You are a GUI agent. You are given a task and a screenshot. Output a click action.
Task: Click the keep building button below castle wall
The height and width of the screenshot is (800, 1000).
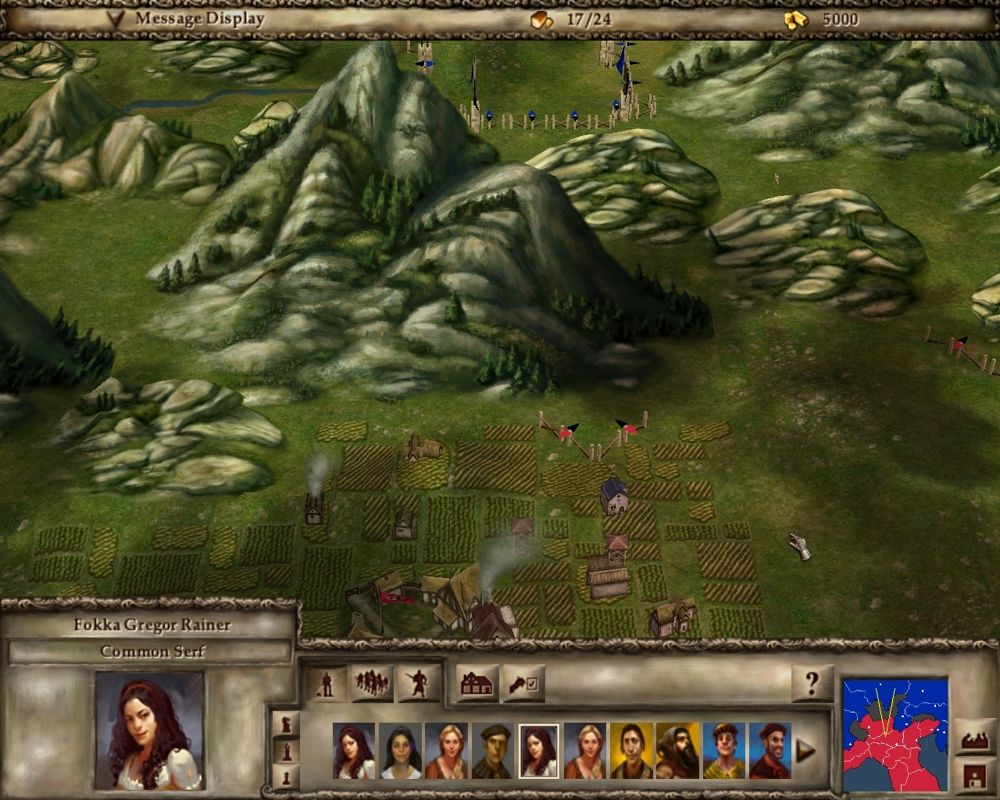tap(975, 775)
